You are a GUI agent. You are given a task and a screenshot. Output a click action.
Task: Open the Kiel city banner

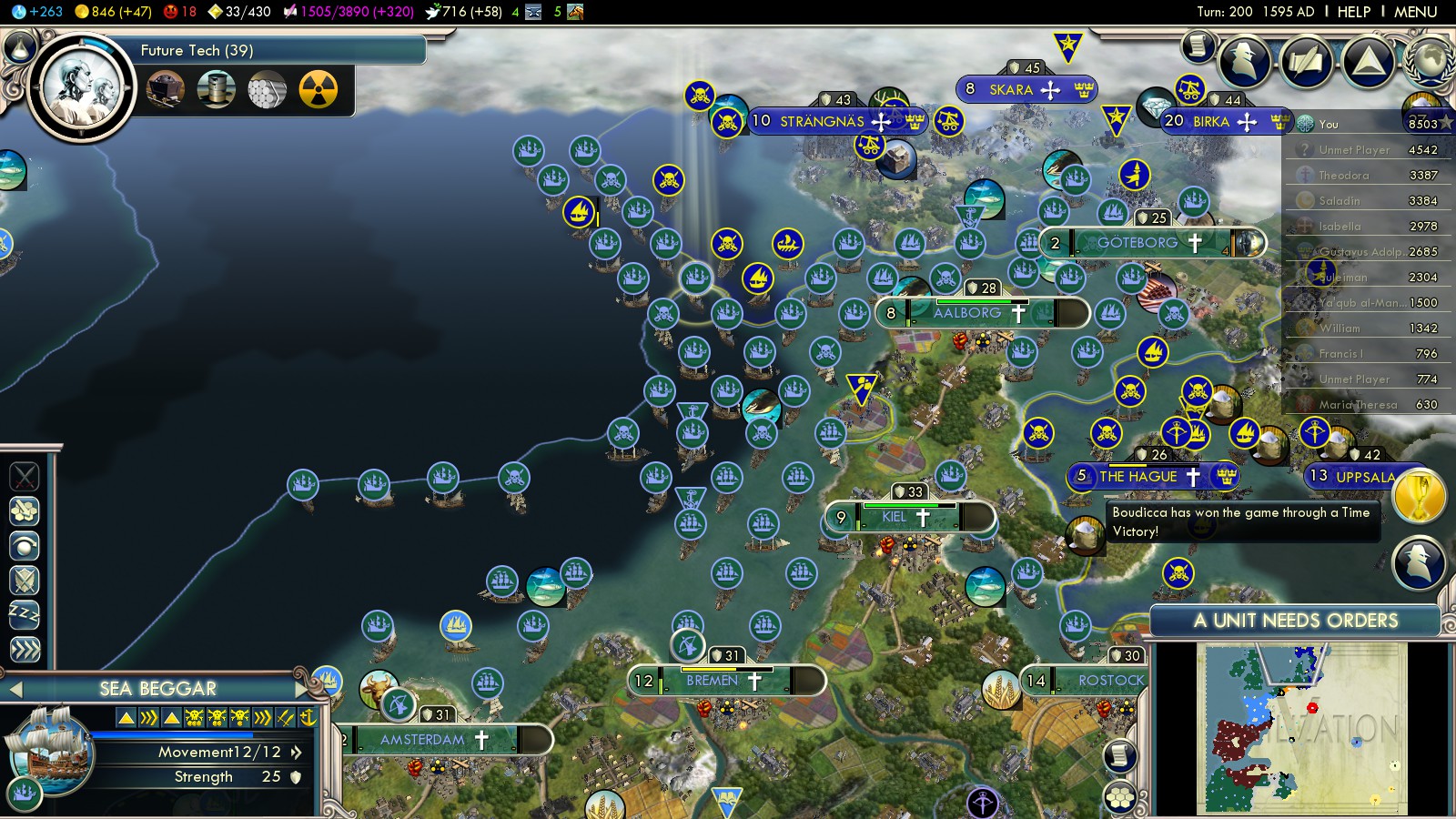(x=895, y=517)
